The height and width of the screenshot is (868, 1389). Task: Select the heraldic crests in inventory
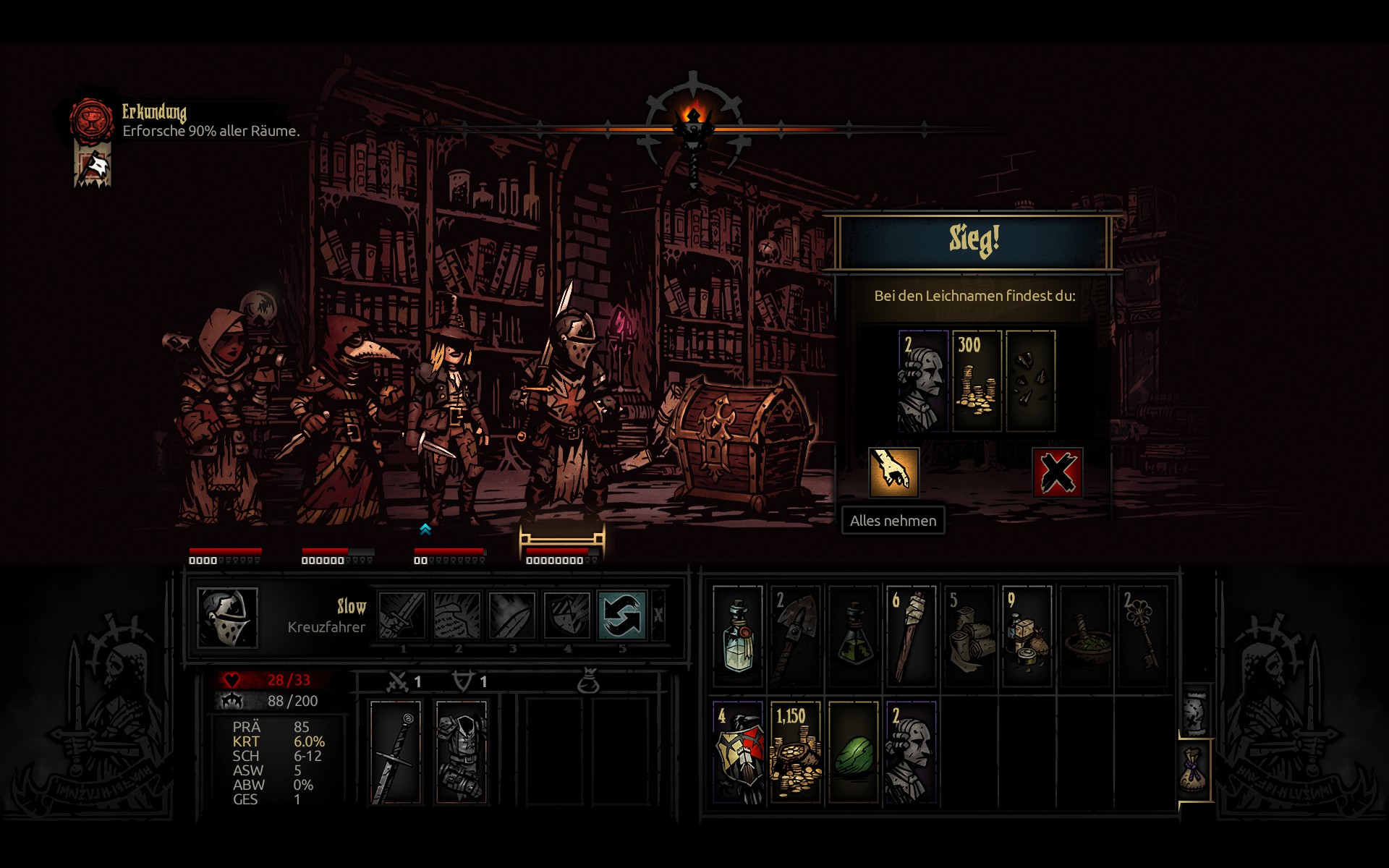(x=738, y=752)
